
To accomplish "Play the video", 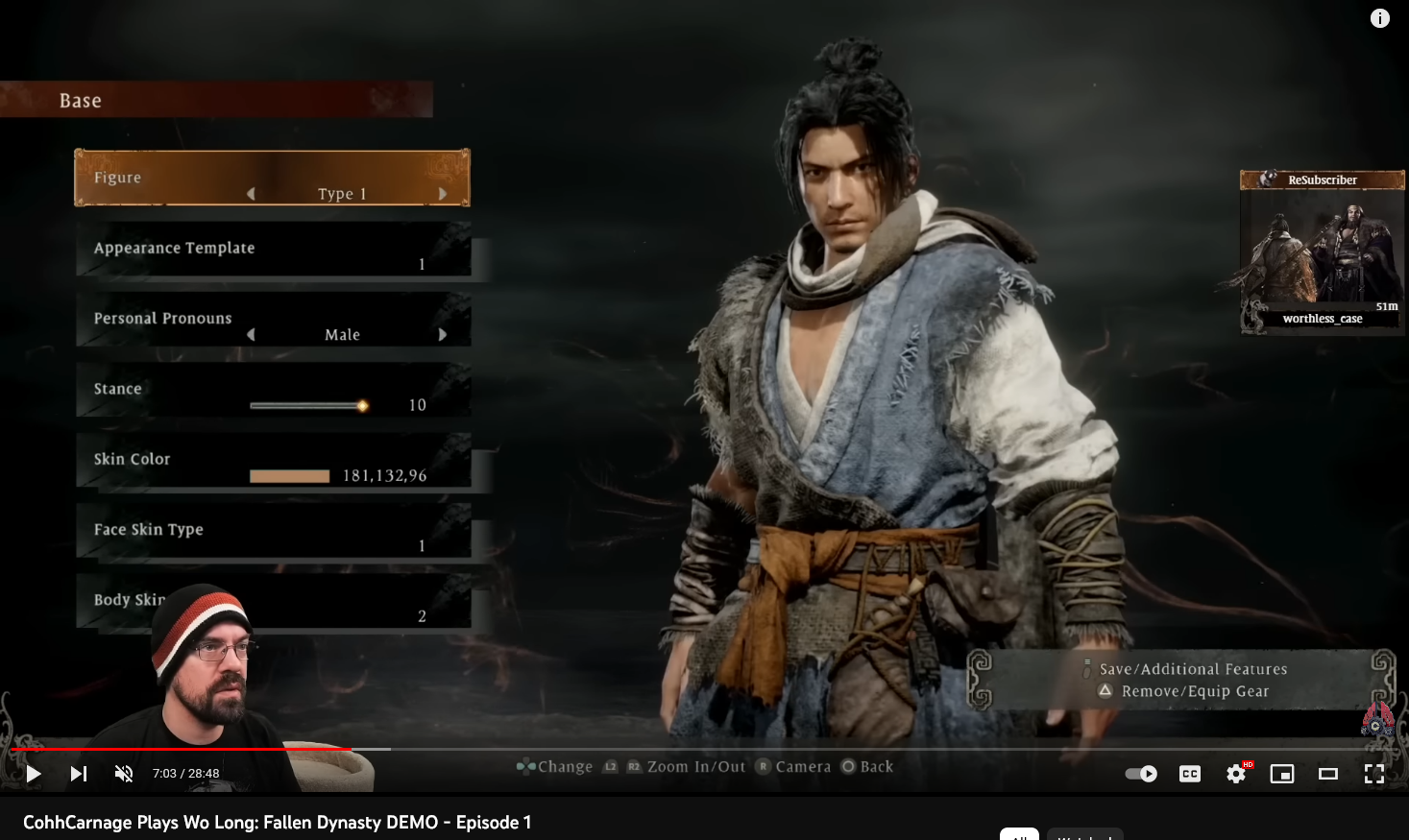I will (x=34, y=774).
